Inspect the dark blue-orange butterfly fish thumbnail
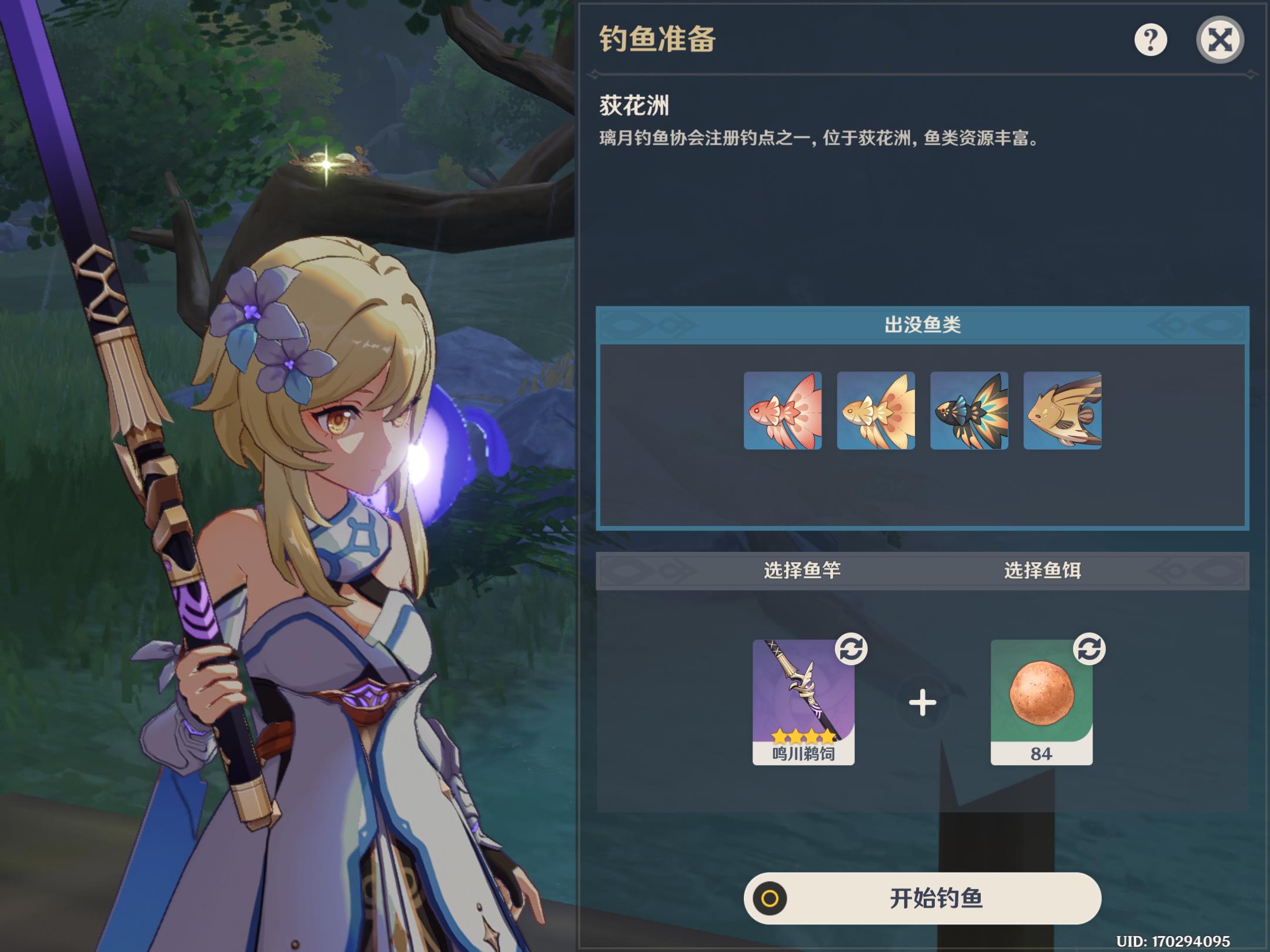The width and height of the screenshot is (1270, 952). [x=969, y=411]
